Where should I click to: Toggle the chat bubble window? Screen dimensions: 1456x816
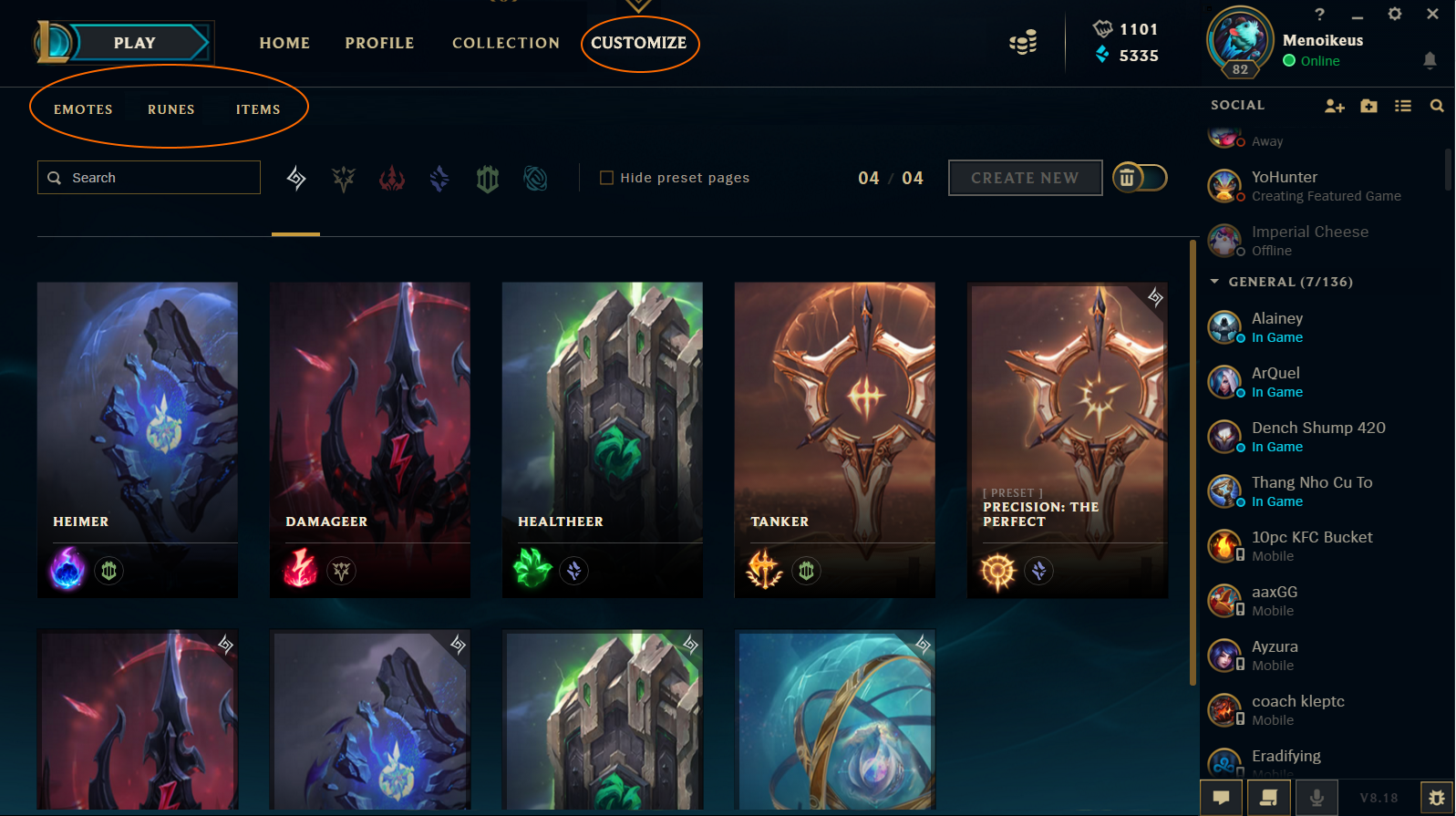click(x=1221, y=797)
